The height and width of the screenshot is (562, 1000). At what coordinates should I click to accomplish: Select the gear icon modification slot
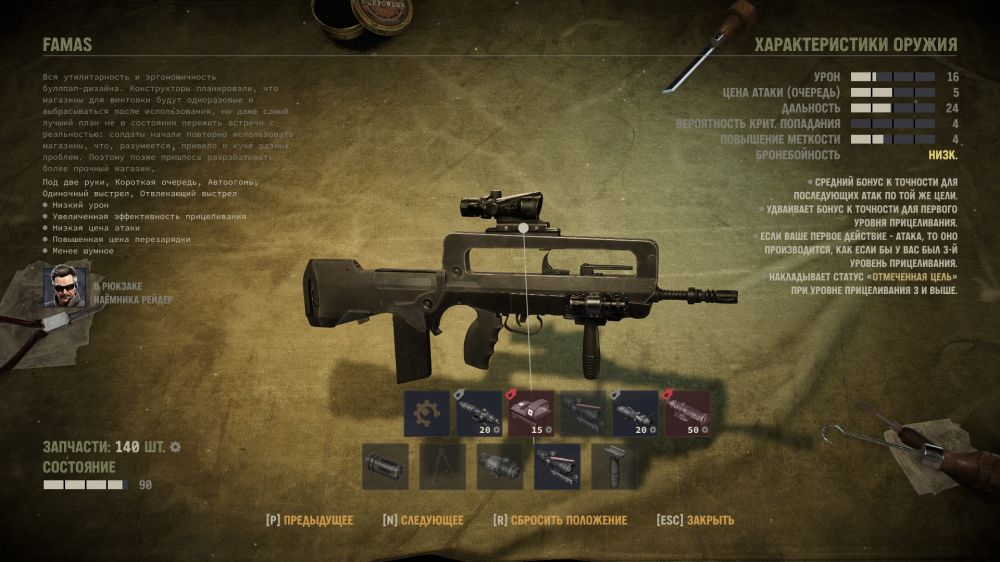(x=427, y=413)
